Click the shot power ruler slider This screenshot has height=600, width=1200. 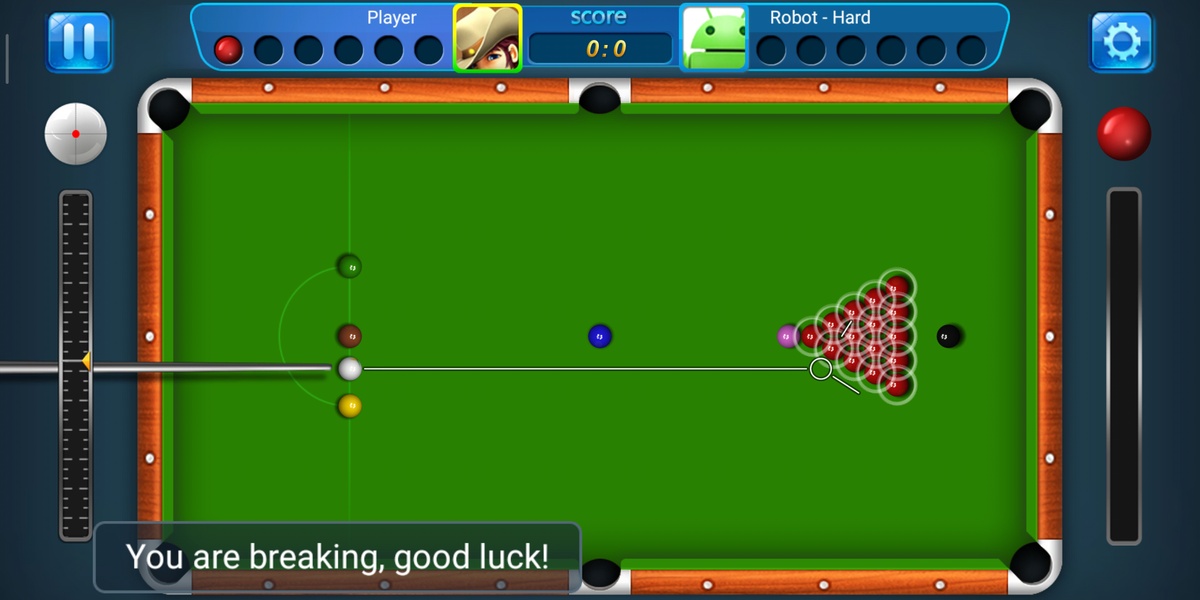click(x=76, y=365)
